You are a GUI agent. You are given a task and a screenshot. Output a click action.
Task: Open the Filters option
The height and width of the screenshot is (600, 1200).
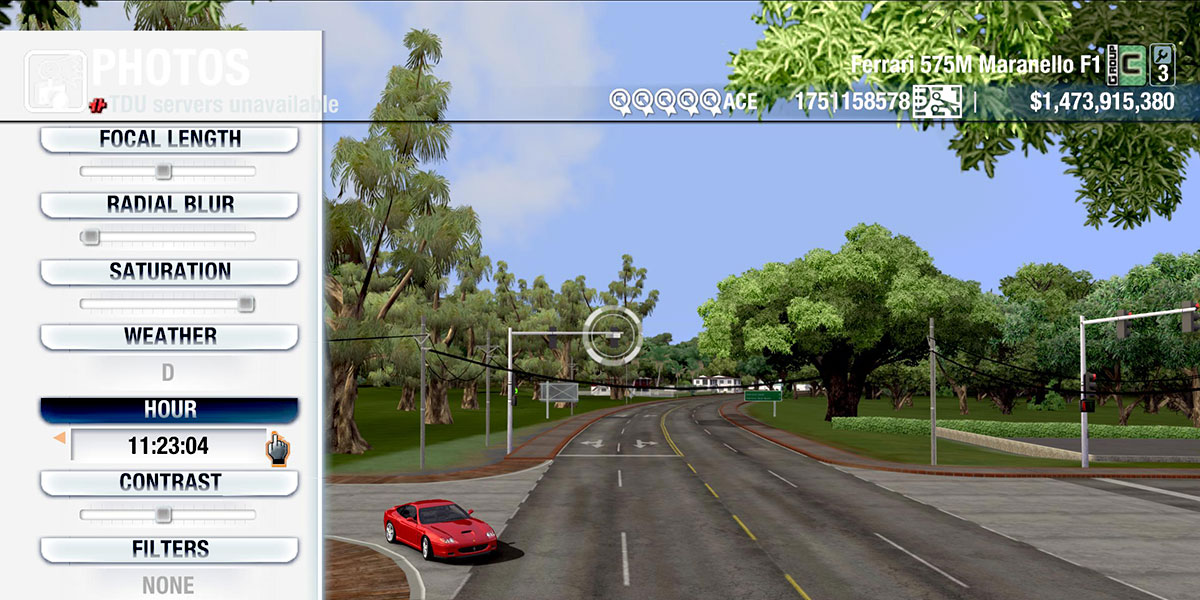click(169, 549)
